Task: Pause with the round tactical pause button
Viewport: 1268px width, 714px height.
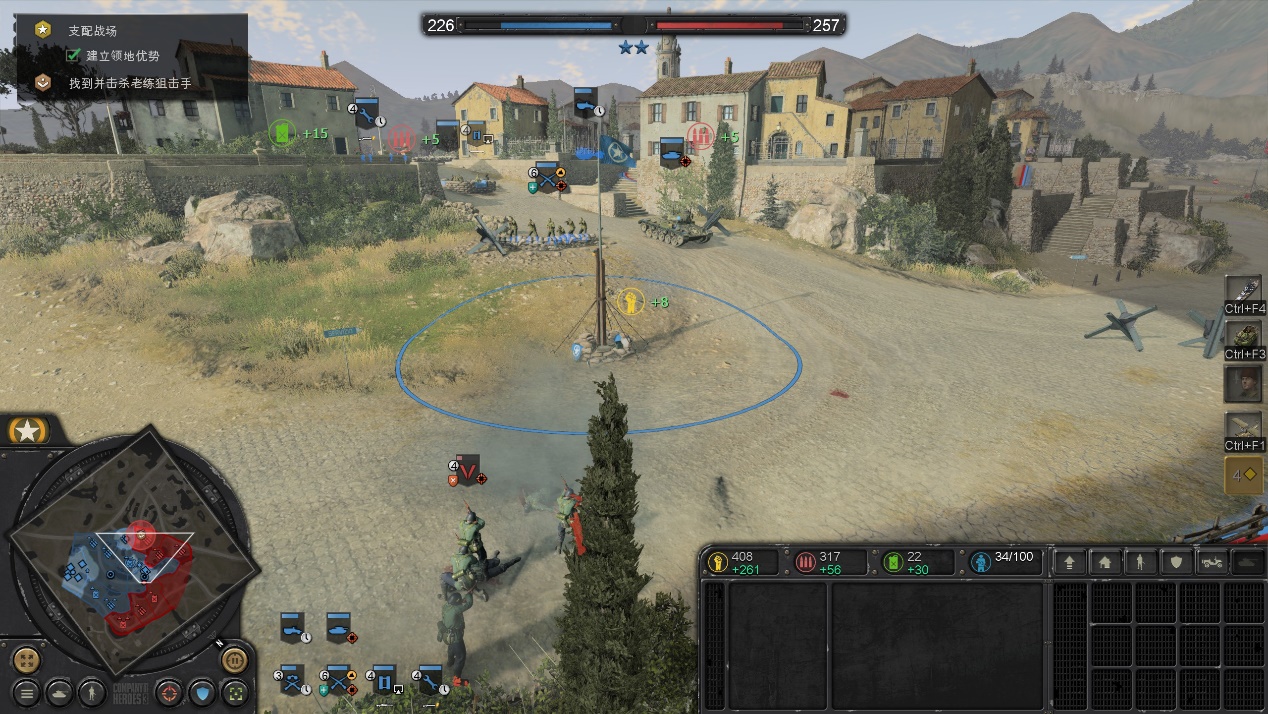Action: tap(234, 660)
